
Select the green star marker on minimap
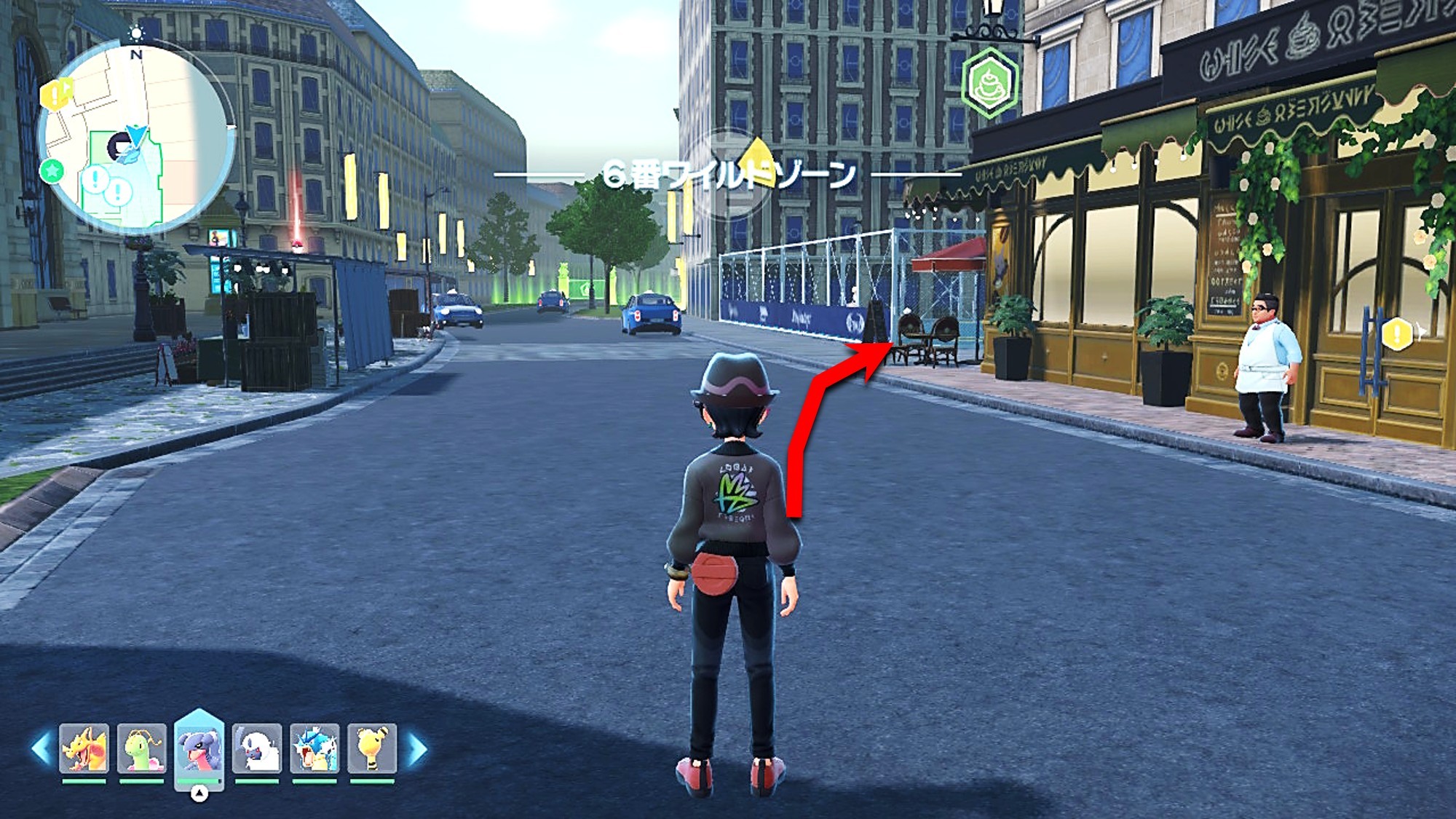pyautogui.click(x=52, y=172)
